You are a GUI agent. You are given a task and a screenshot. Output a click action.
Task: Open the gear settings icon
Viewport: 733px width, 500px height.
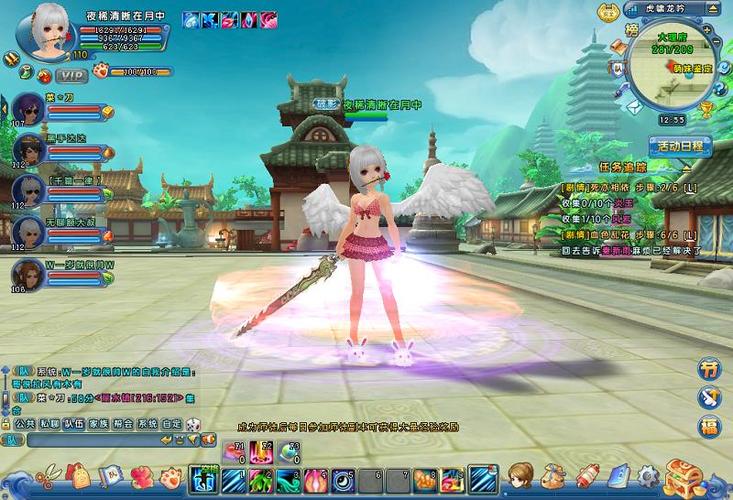[x=648, y=476]
